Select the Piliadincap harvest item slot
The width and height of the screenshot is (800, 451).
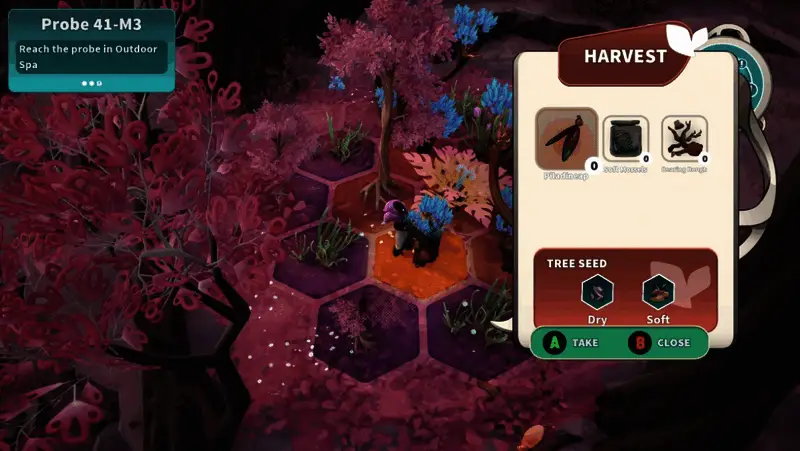point(567,139)
